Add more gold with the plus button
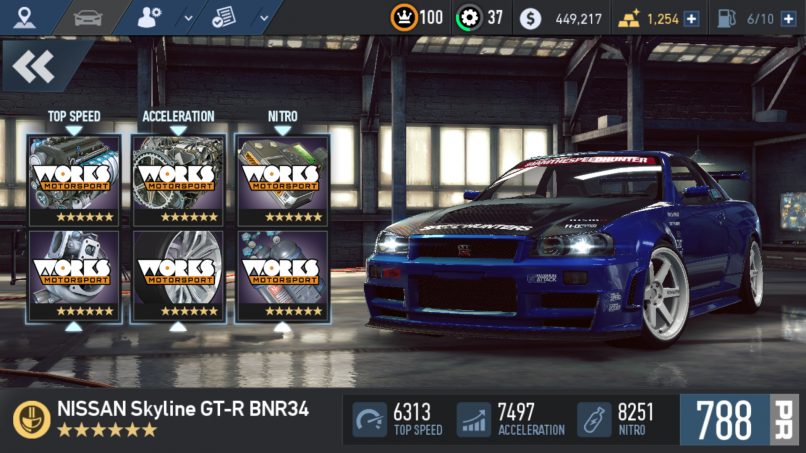This screenshot has height=453, width=806. pyautogui.click(x=691, y=18)
